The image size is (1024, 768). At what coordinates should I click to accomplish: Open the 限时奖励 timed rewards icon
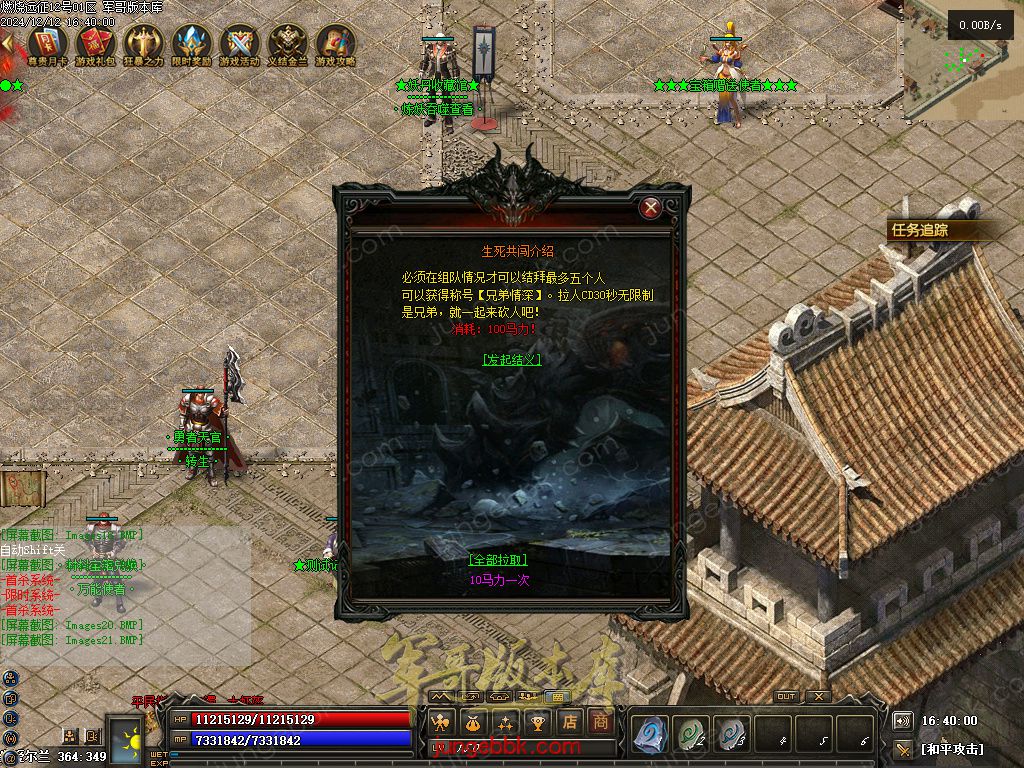click(x=191, y=44)
